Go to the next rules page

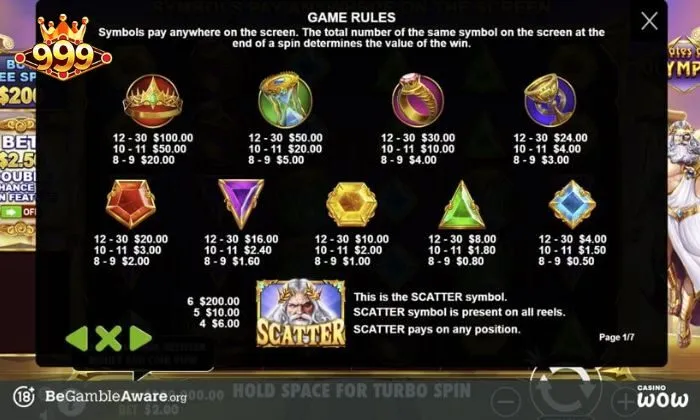[x=140, y=338]
